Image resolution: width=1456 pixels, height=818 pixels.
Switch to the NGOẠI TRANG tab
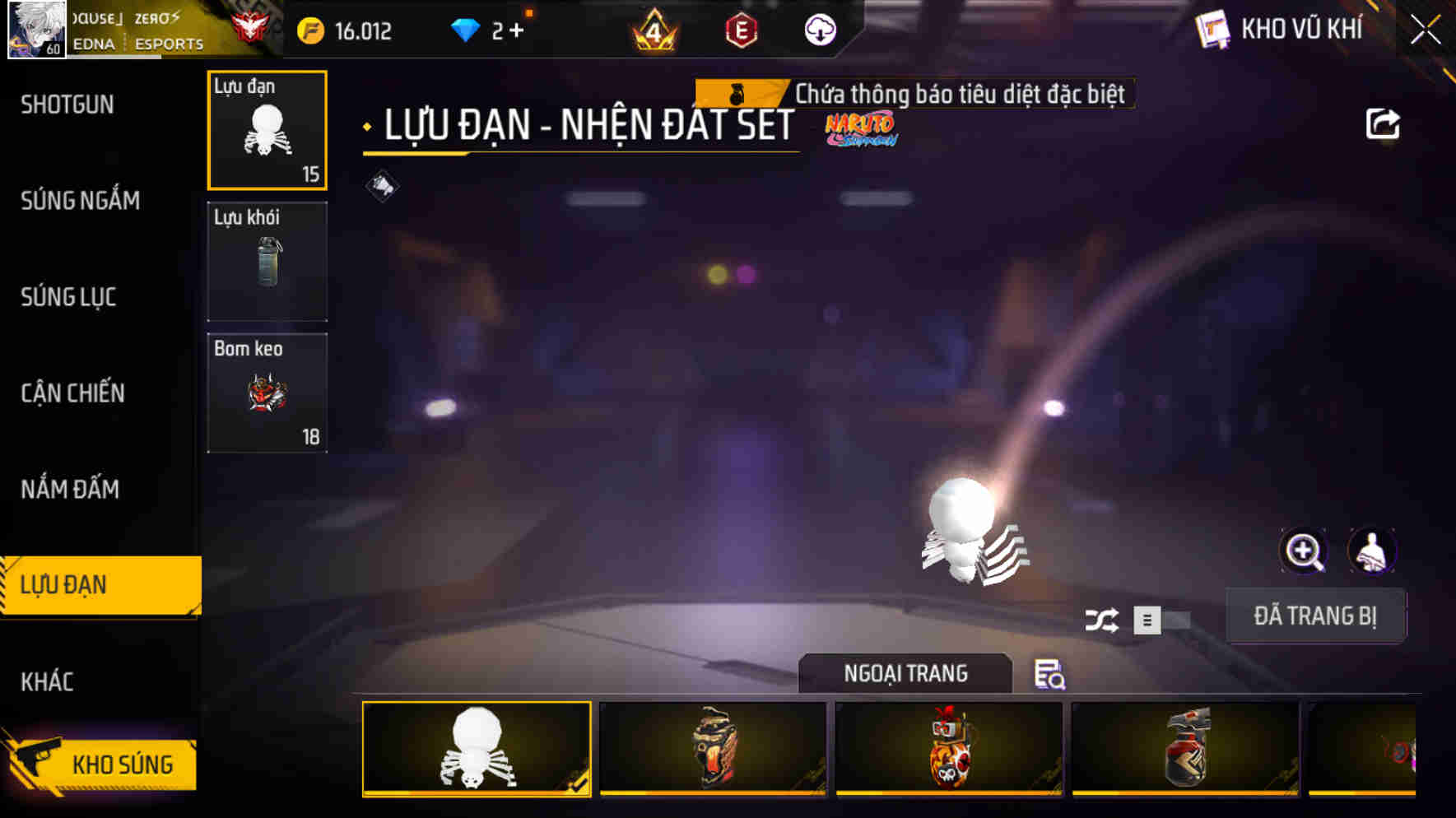point(905,673)
